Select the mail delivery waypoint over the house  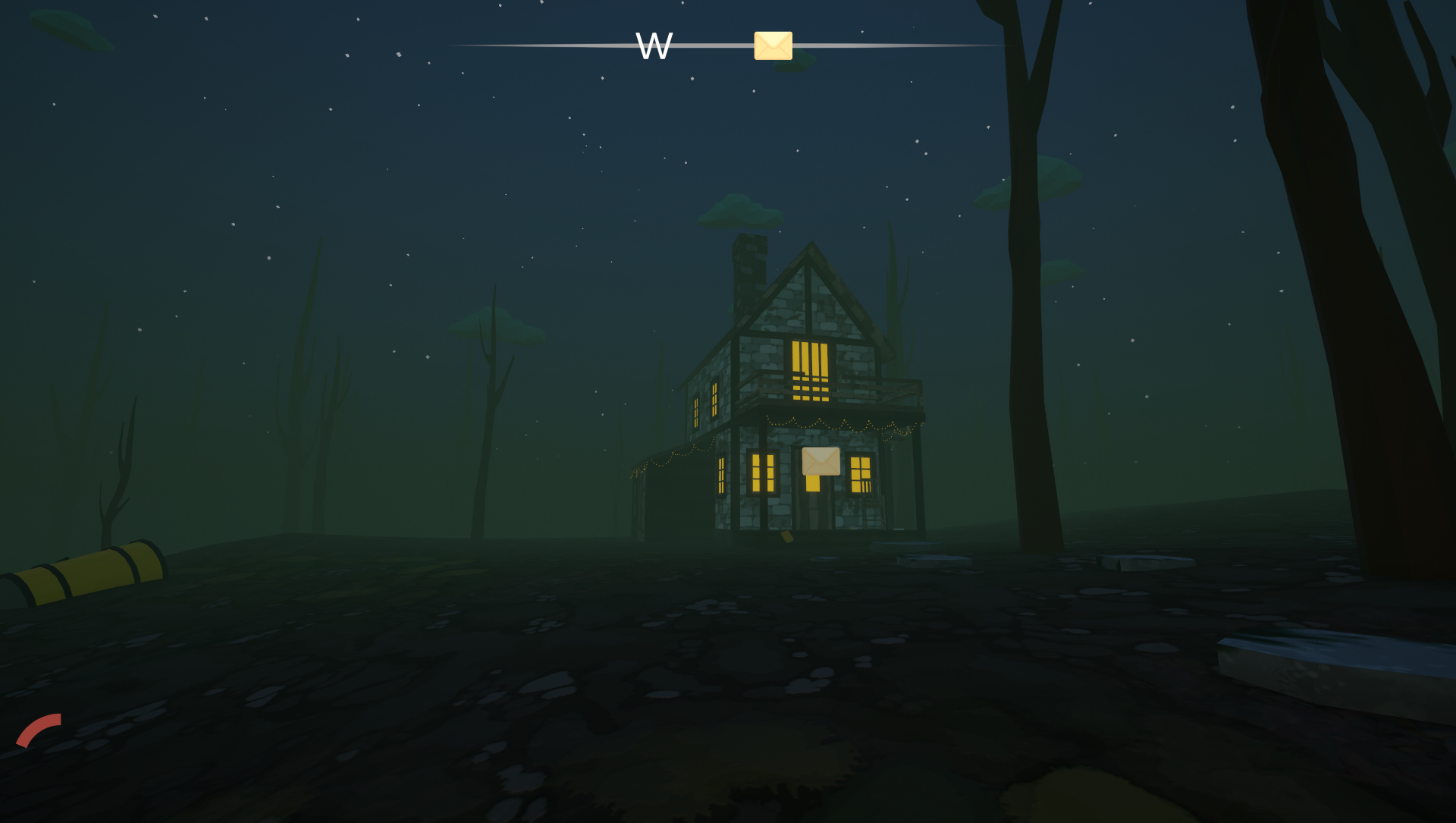(821, 461)
